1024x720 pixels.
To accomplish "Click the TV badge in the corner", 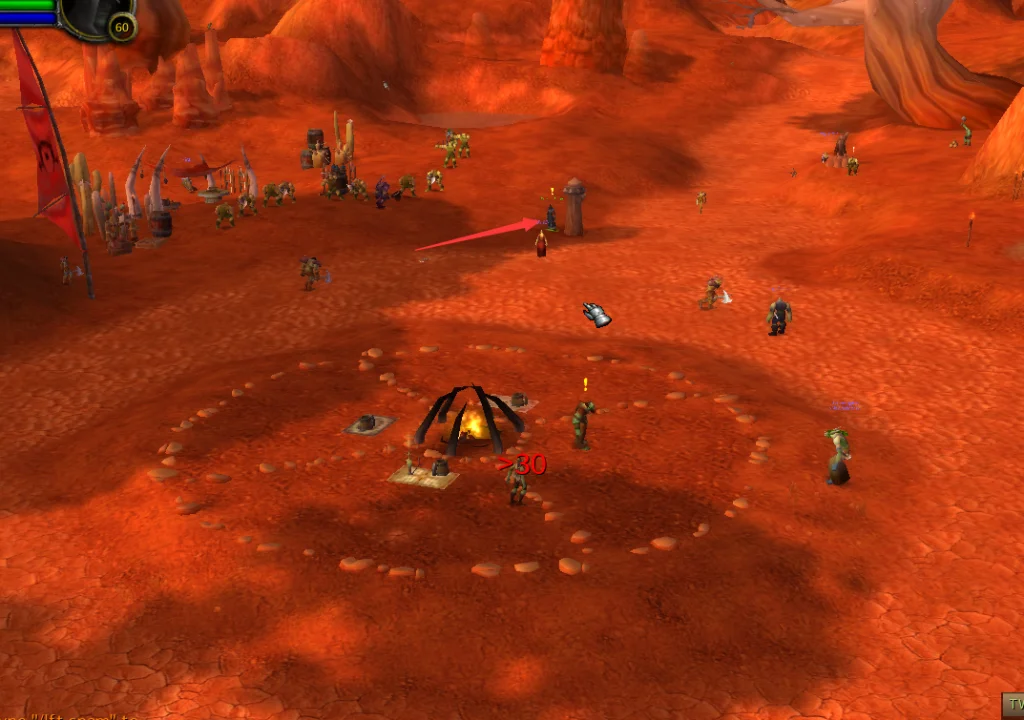I will [x=1012, y=705].
